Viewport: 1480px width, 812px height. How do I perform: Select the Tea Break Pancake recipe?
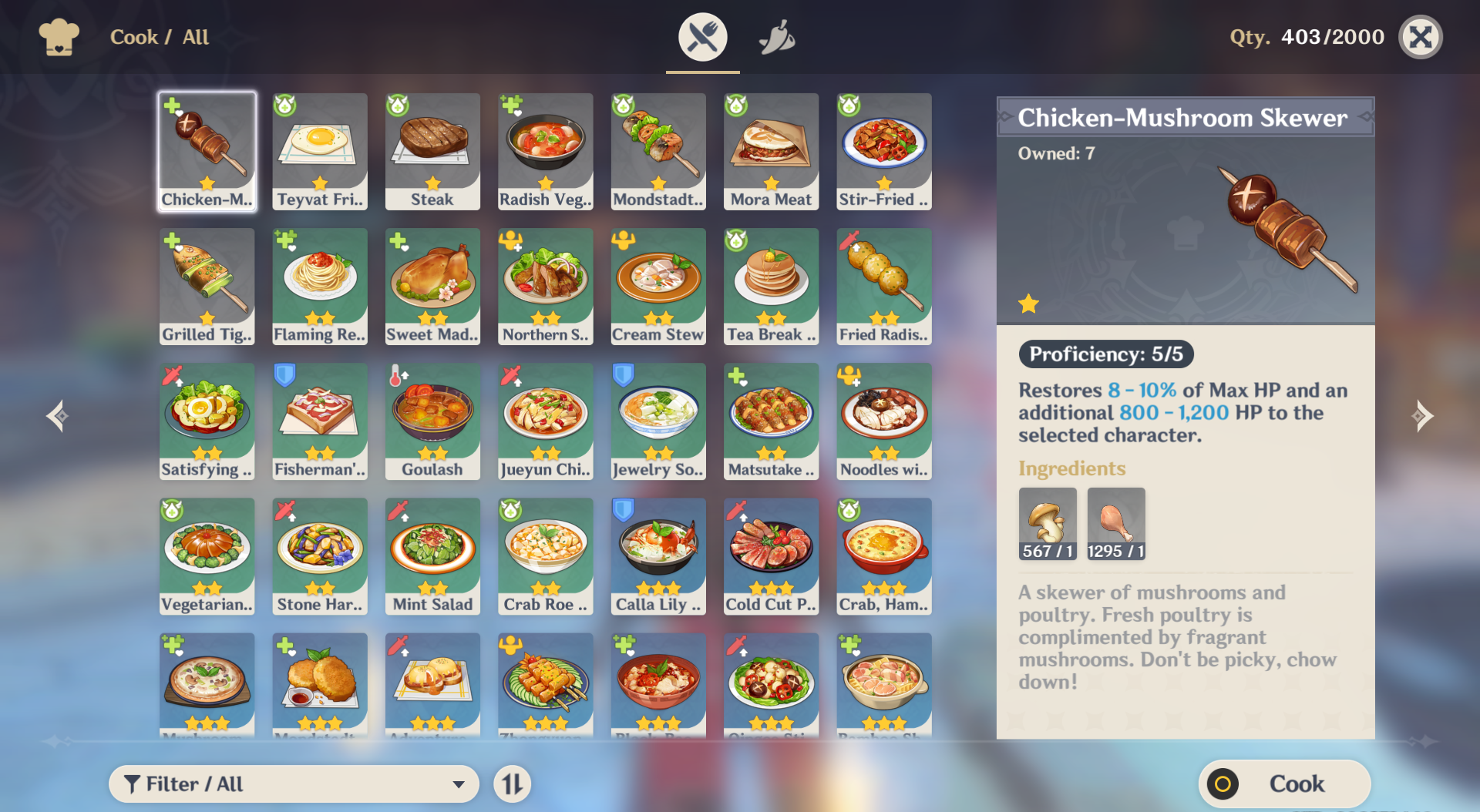771,286
